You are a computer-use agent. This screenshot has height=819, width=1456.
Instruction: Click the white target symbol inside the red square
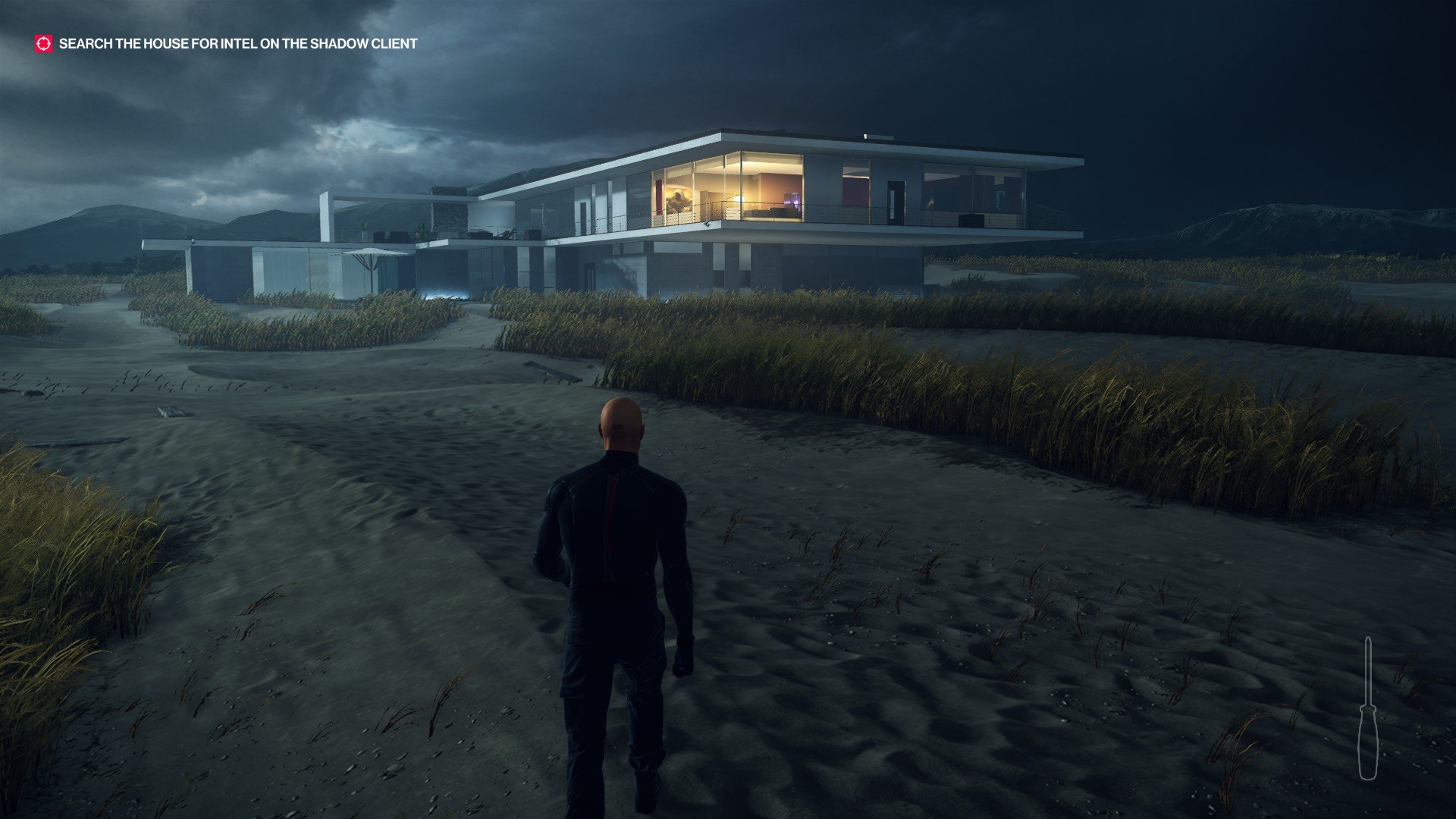coord(43,45)
